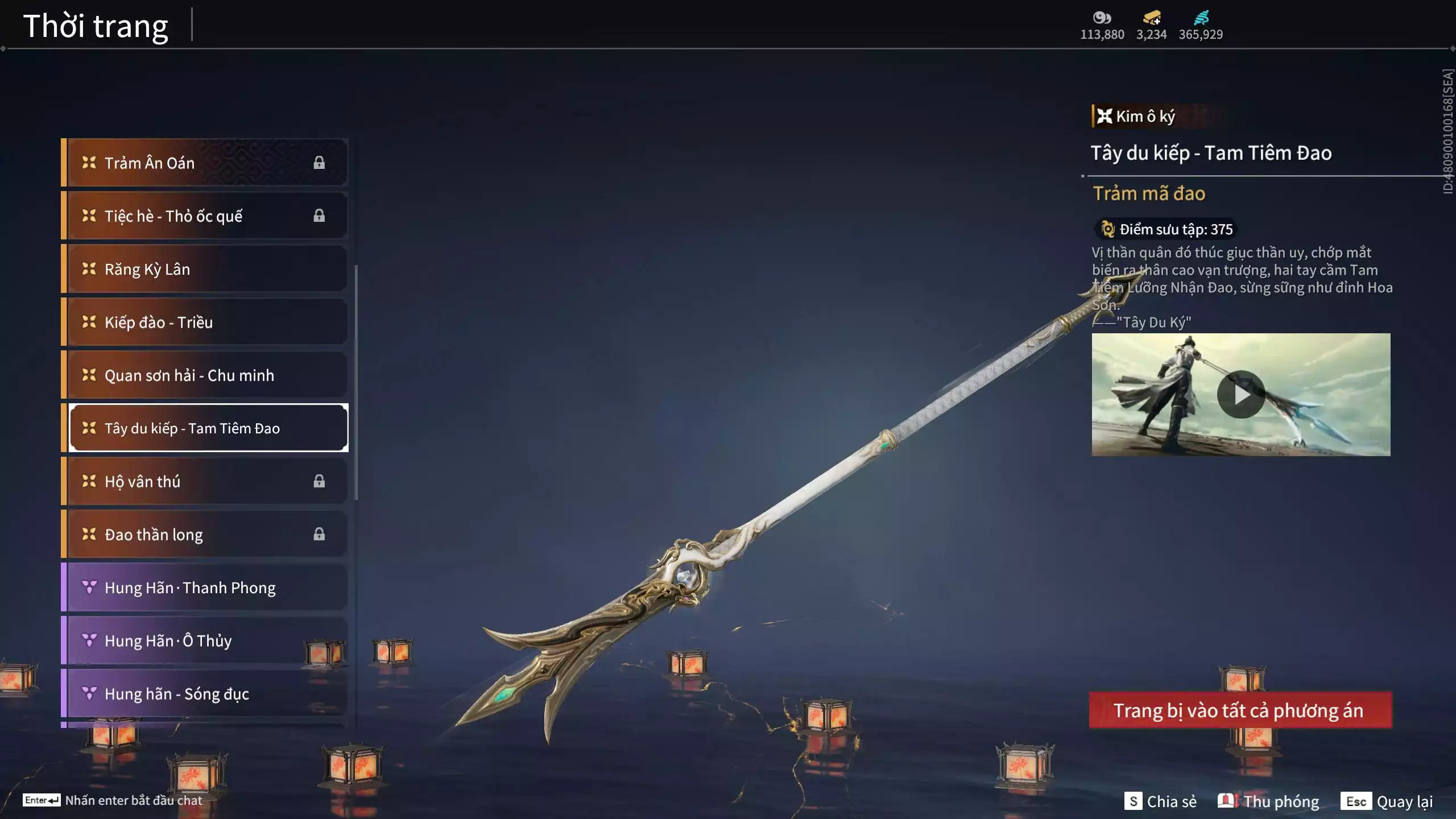Pick Hung hãn - Sóng đục skin
1456x819 pixels.
click(205, 693)
